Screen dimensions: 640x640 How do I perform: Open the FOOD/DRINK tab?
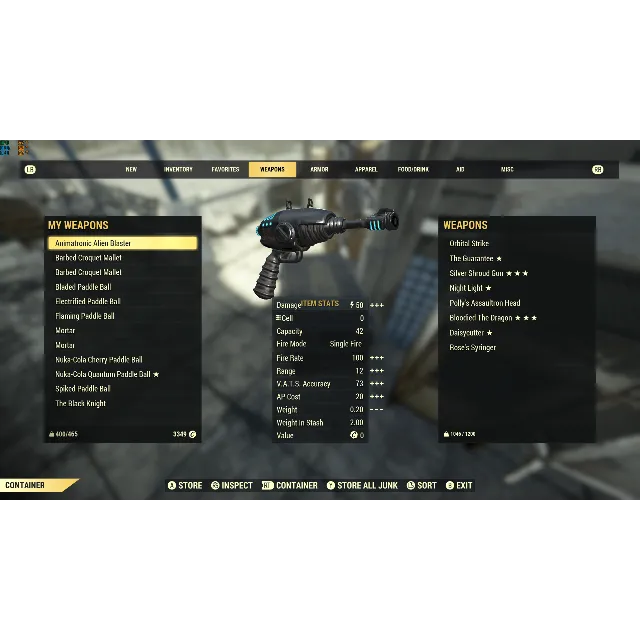point(413,170)
